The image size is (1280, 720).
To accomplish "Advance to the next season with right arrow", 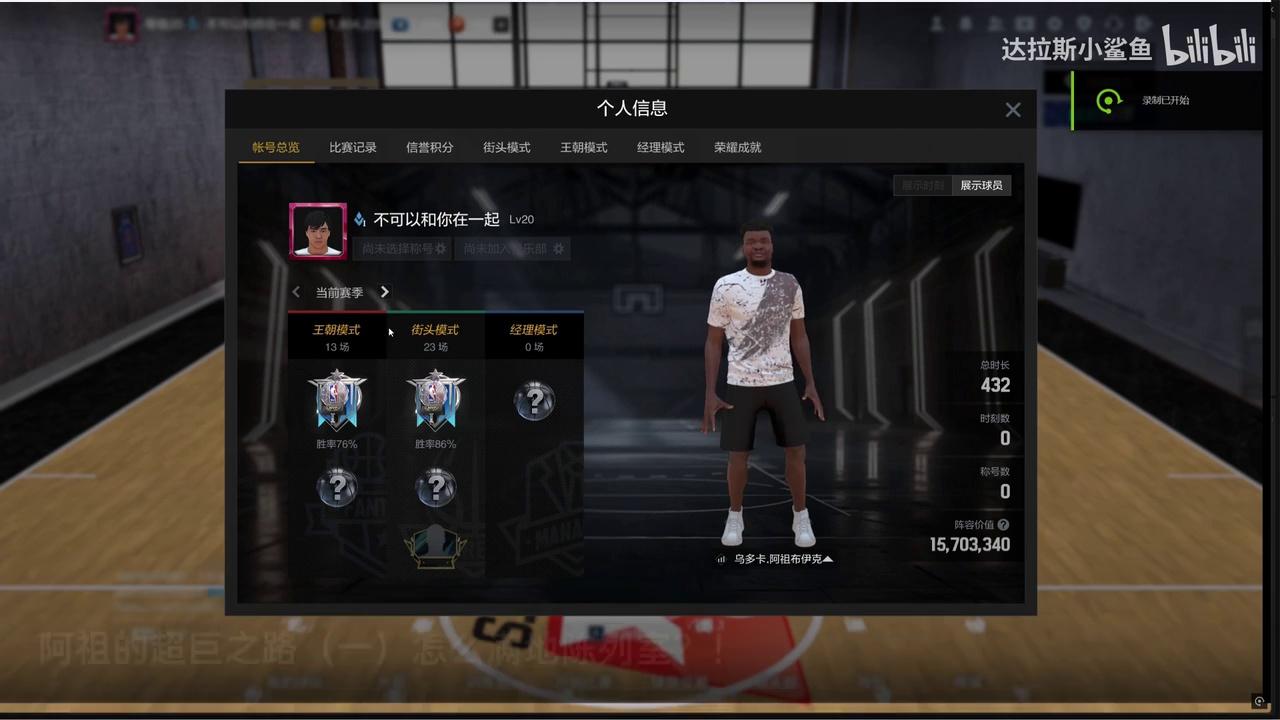I will pyautogui.click(x=385, y=292).
